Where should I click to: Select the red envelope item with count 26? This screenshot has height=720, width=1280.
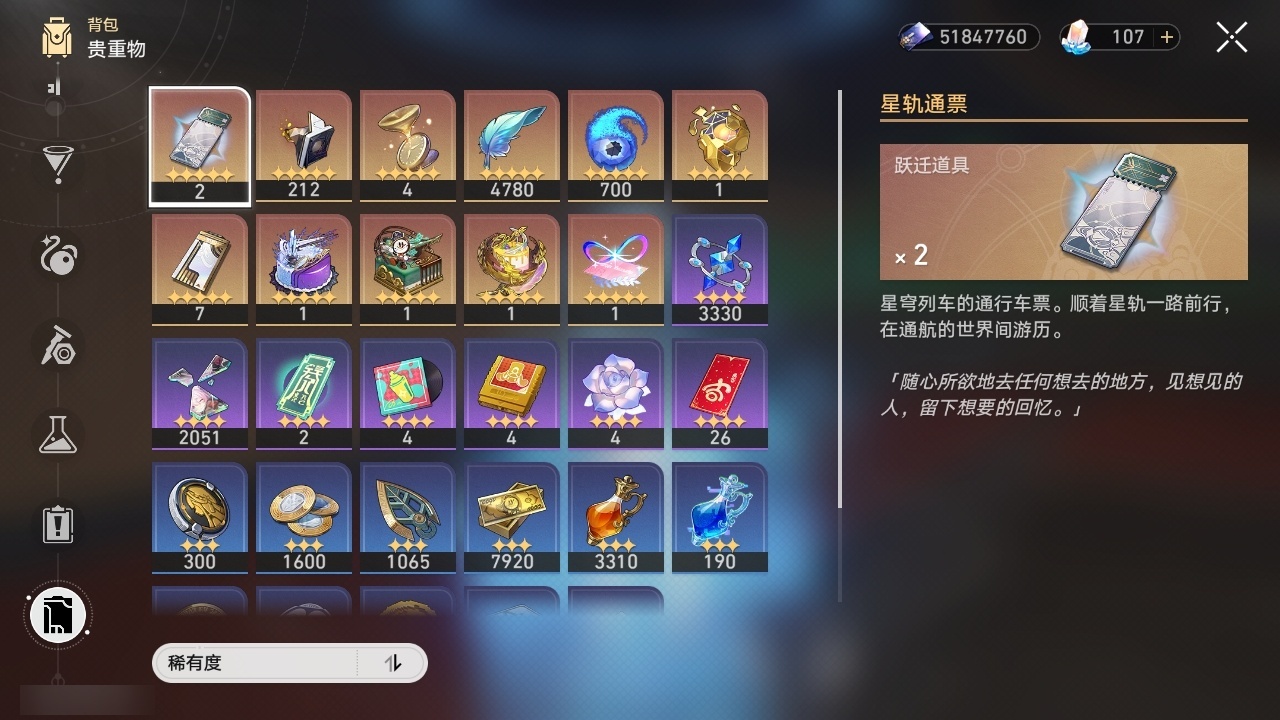(719, 390)
